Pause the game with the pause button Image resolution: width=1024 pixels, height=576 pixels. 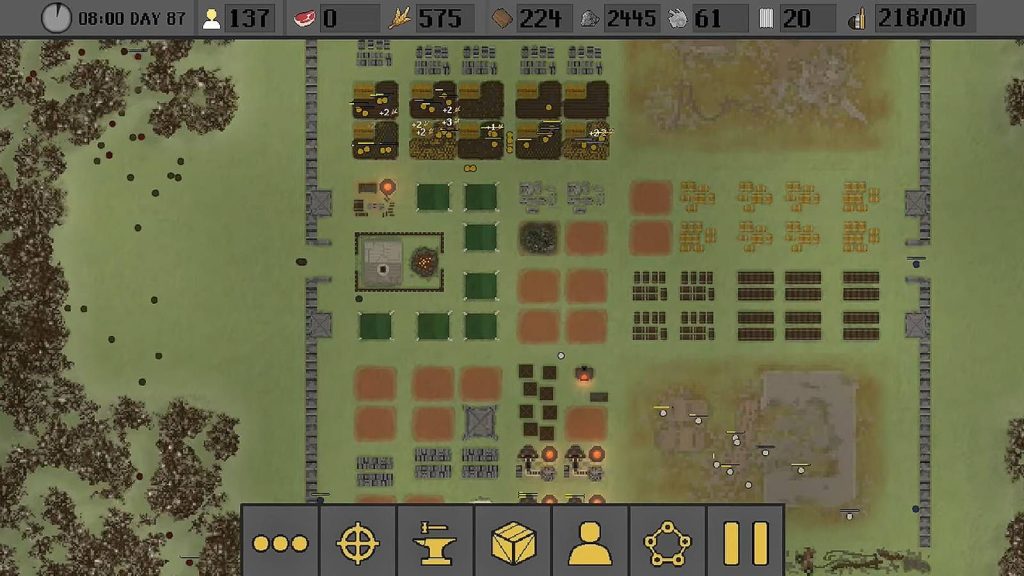pos(745,543)
